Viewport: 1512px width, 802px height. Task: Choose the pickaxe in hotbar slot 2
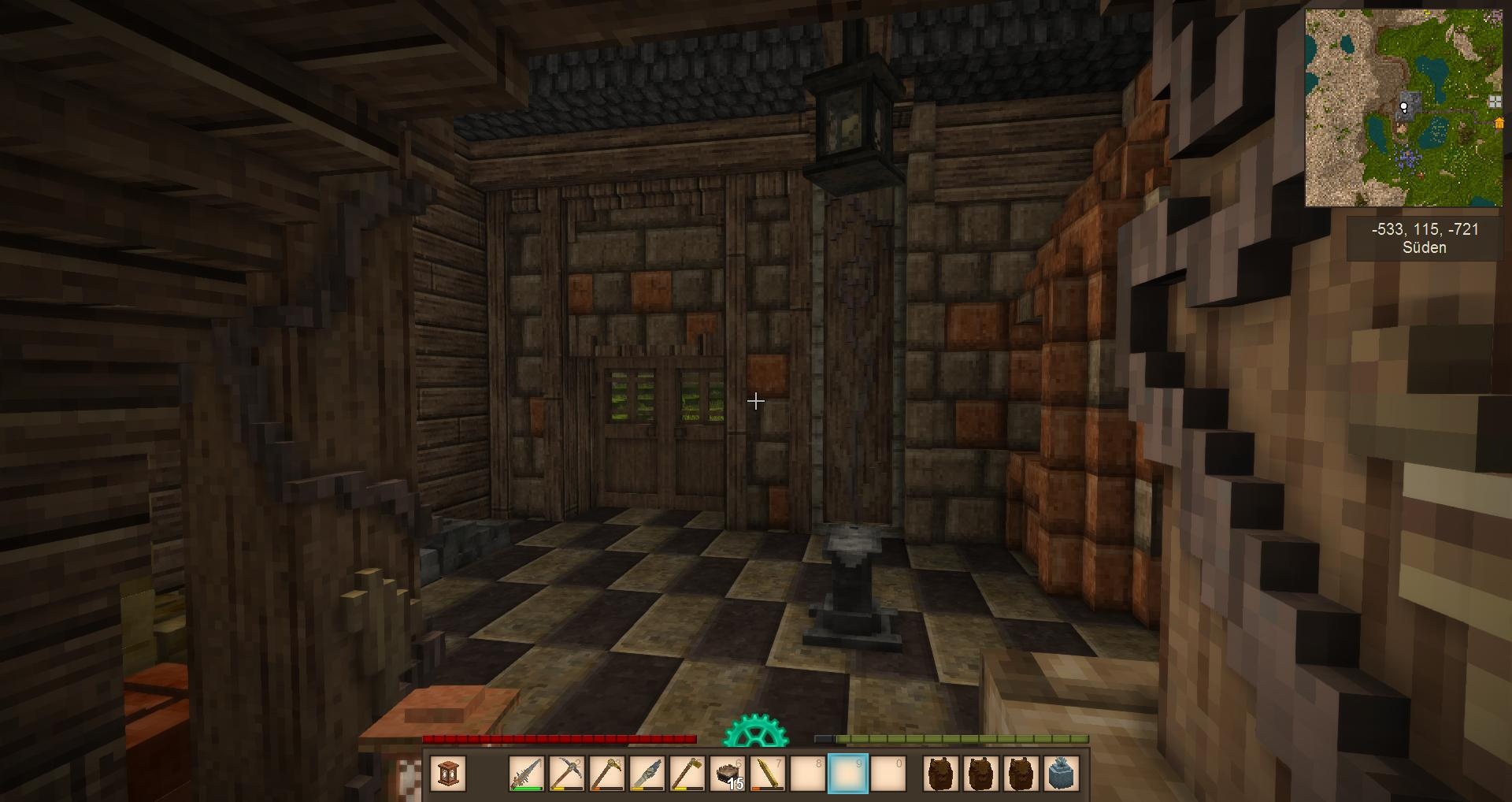[x=566, y=774]
